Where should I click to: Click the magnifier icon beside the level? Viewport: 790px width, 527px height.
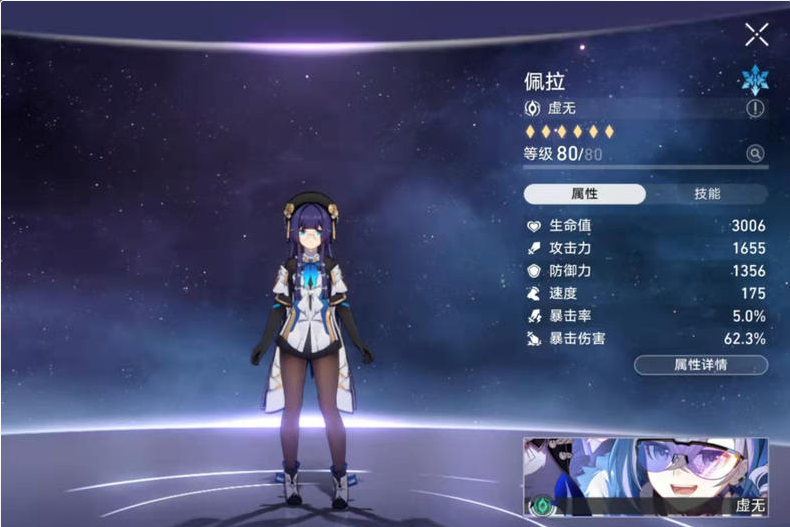pos(755,153)
